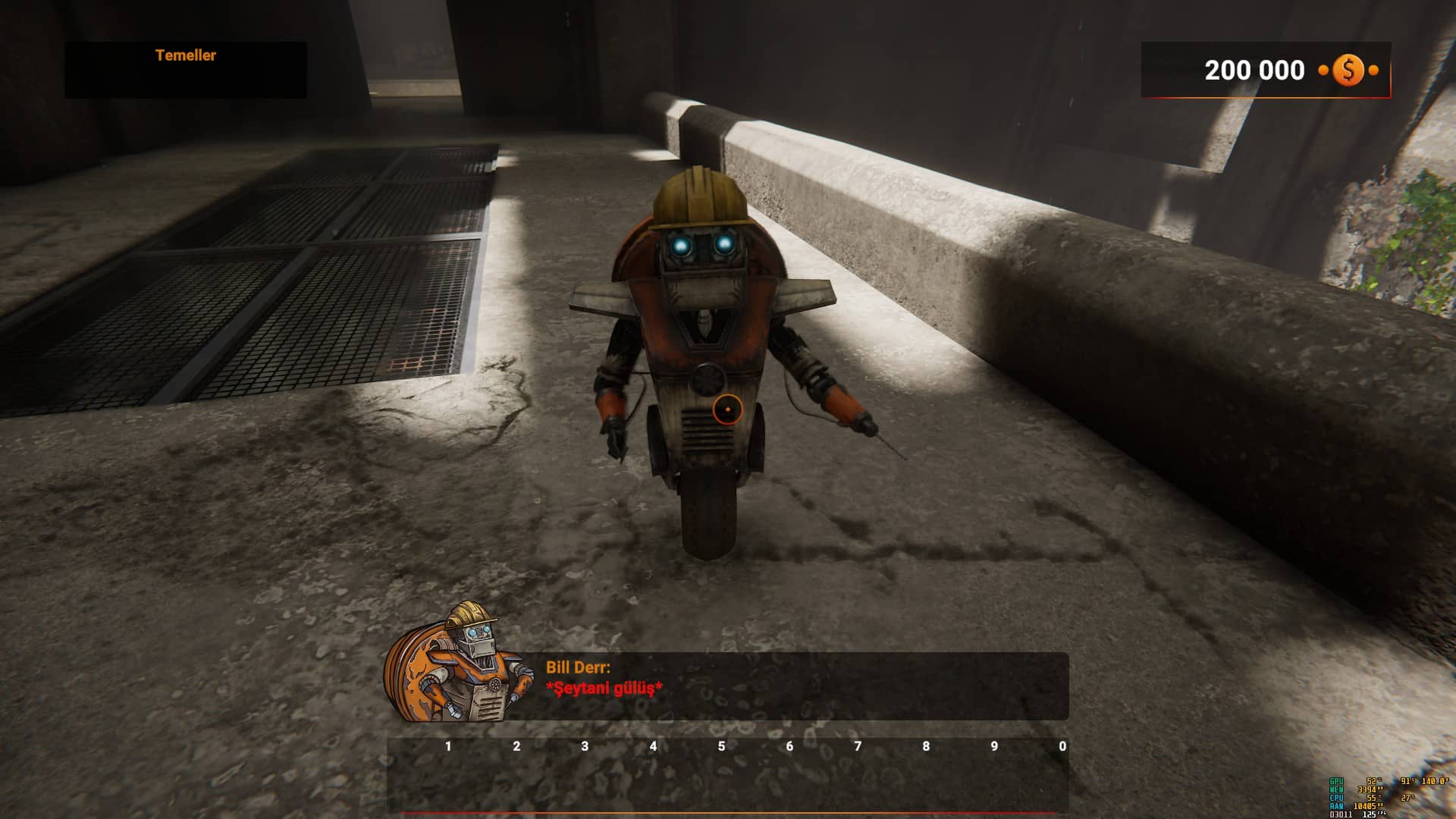The height and width of the screenshot is (819, 1456).
Task: Select hotbar slot number 1
Action: [448, 773]
